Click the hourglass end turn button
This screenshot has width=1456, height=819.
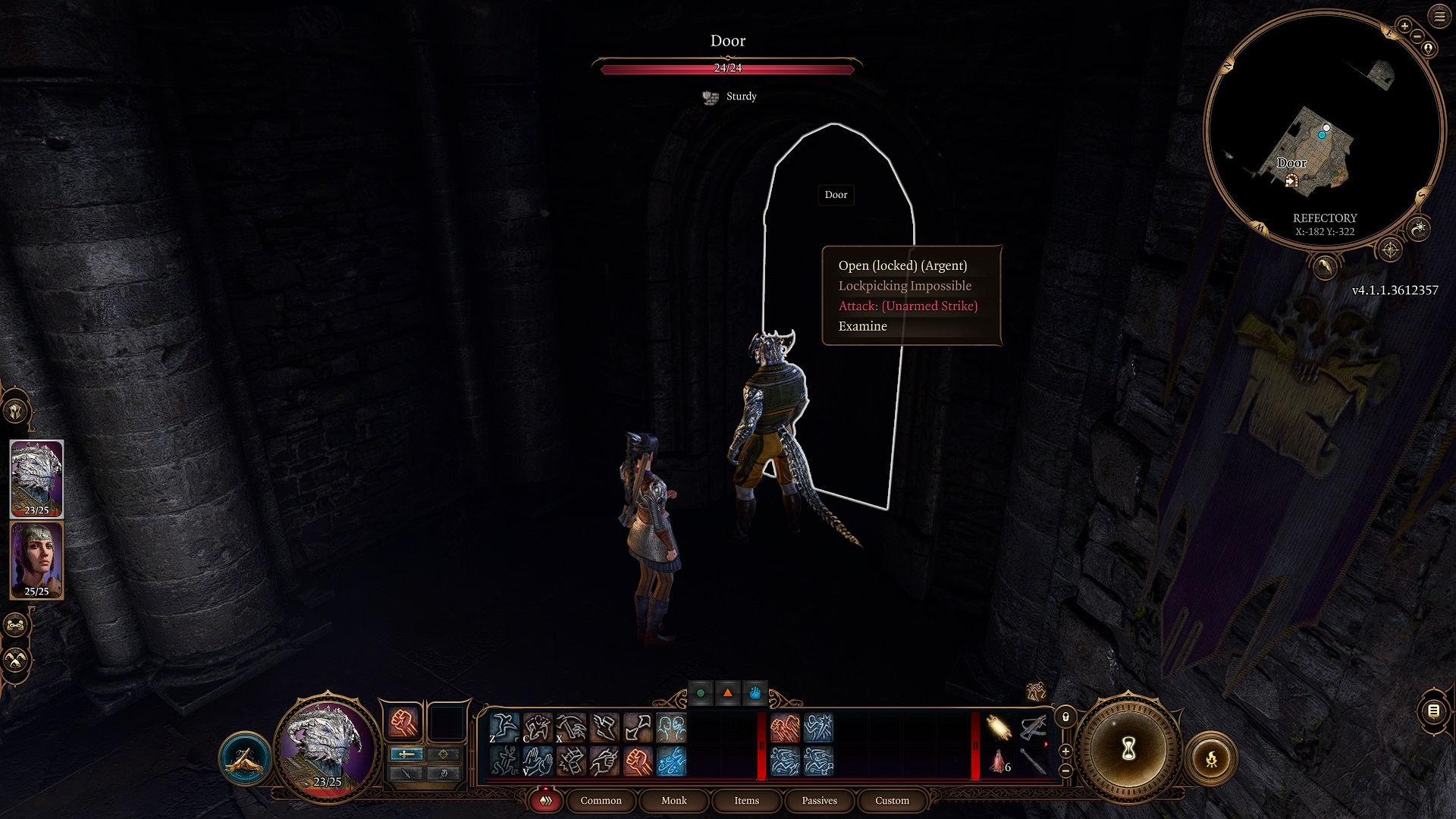(1128, 749)
